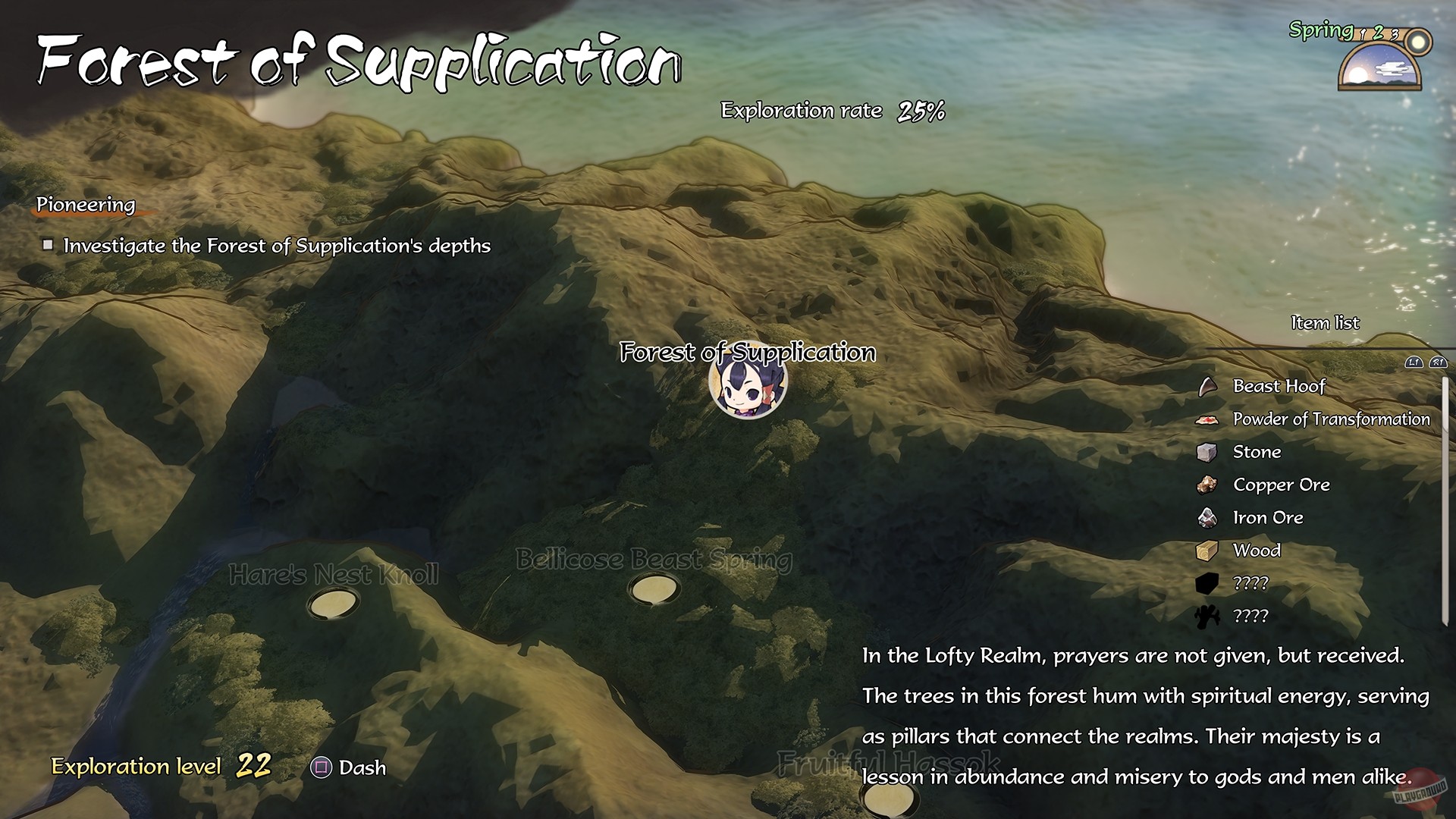Viewport: 1456px width, 819px height.
Task: Select the Item list header
Action: 1324,322
